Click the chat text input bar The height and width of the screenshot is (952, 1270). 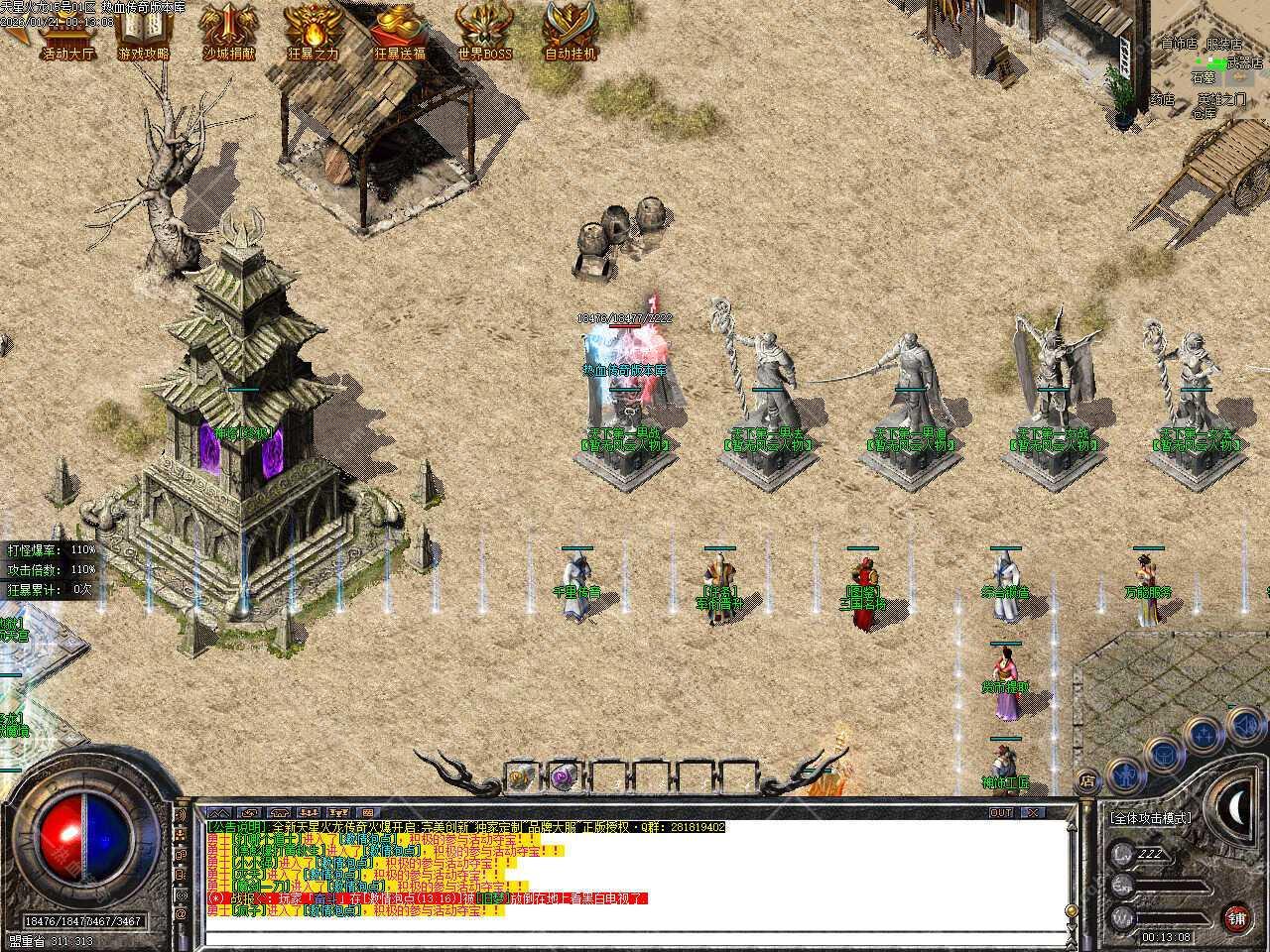[x=635, y=937]
